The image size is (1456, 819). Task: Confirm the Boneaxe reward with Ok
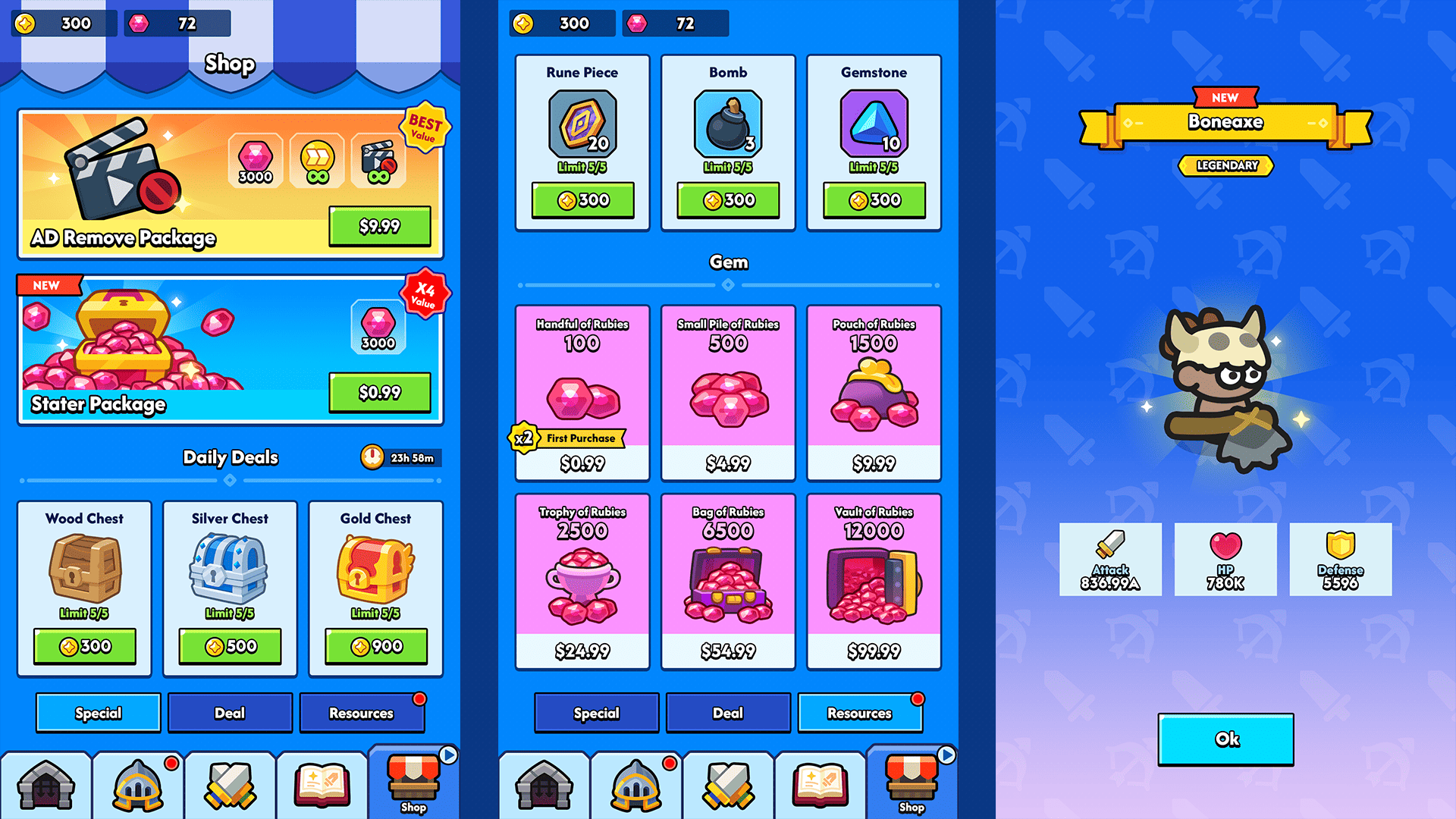point(1225,739)
